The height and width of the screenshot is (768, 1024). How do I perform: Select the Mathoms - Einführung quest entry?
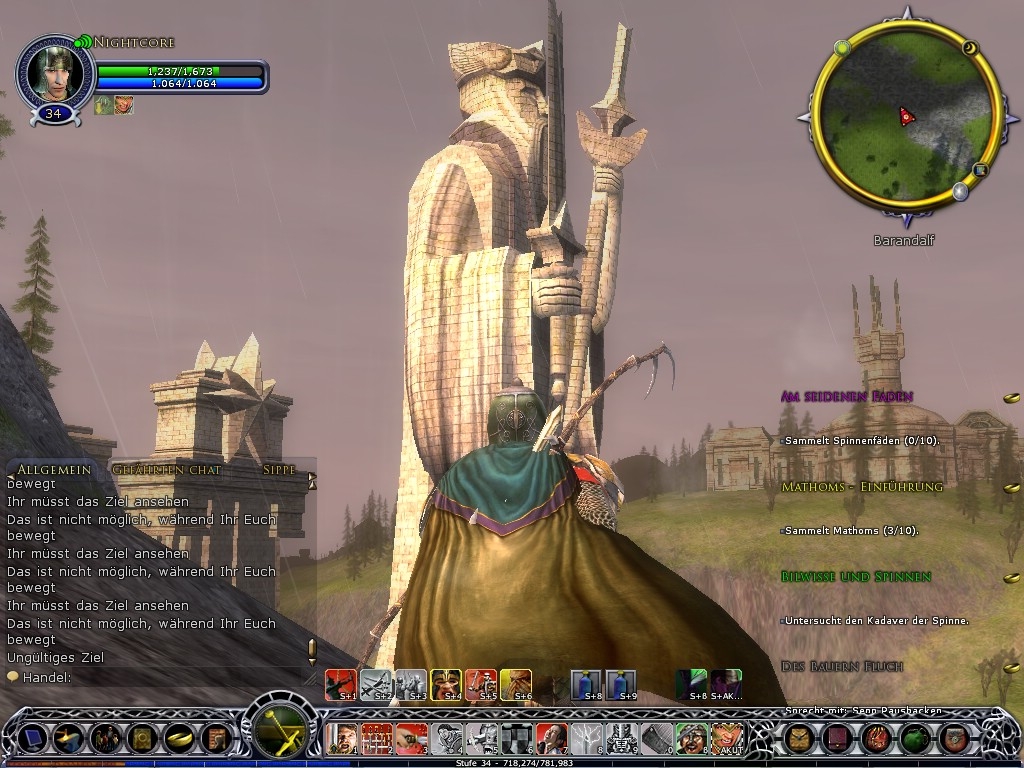point(861,487)
